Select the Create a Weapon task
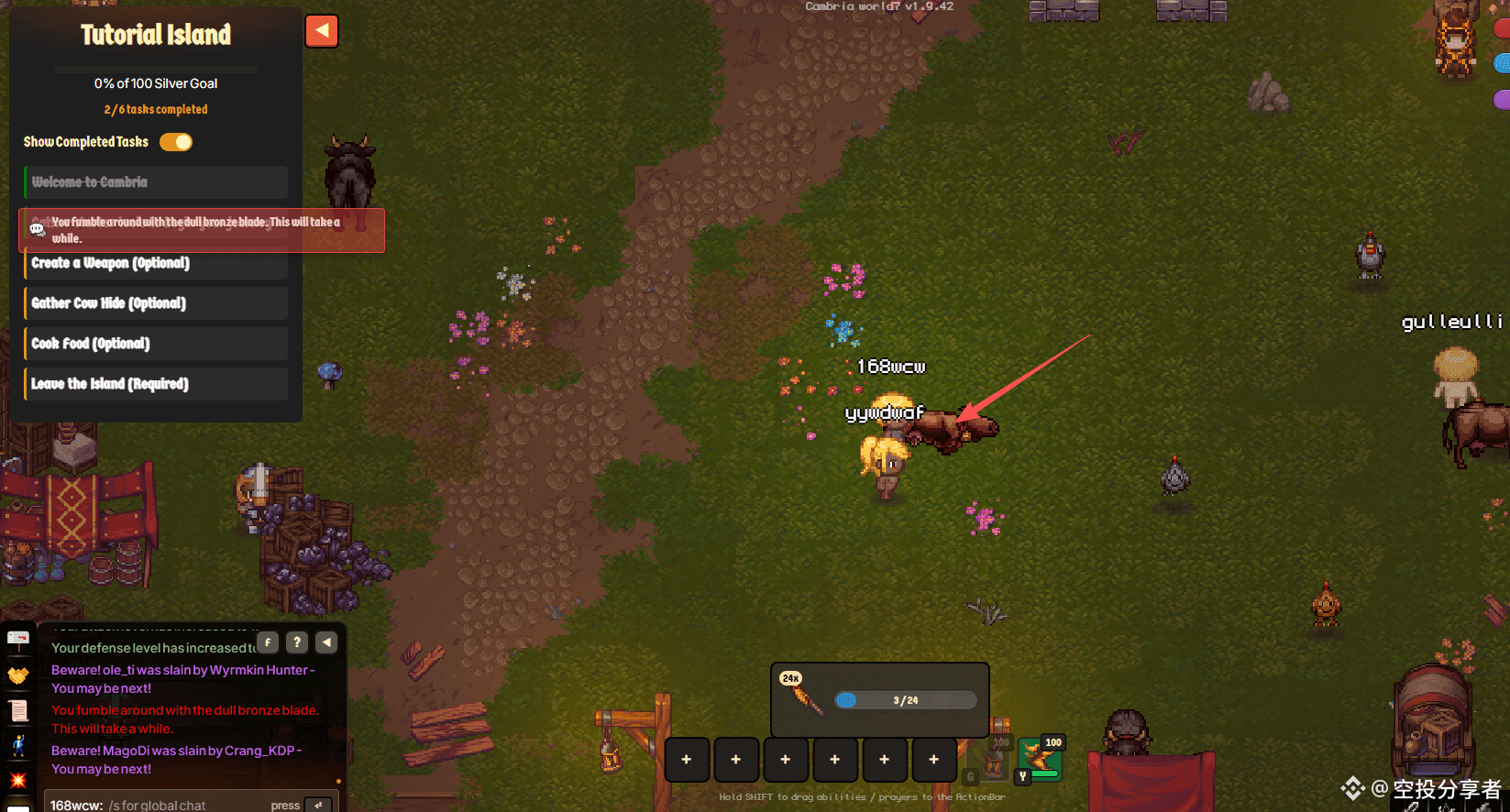 point(156,264)
